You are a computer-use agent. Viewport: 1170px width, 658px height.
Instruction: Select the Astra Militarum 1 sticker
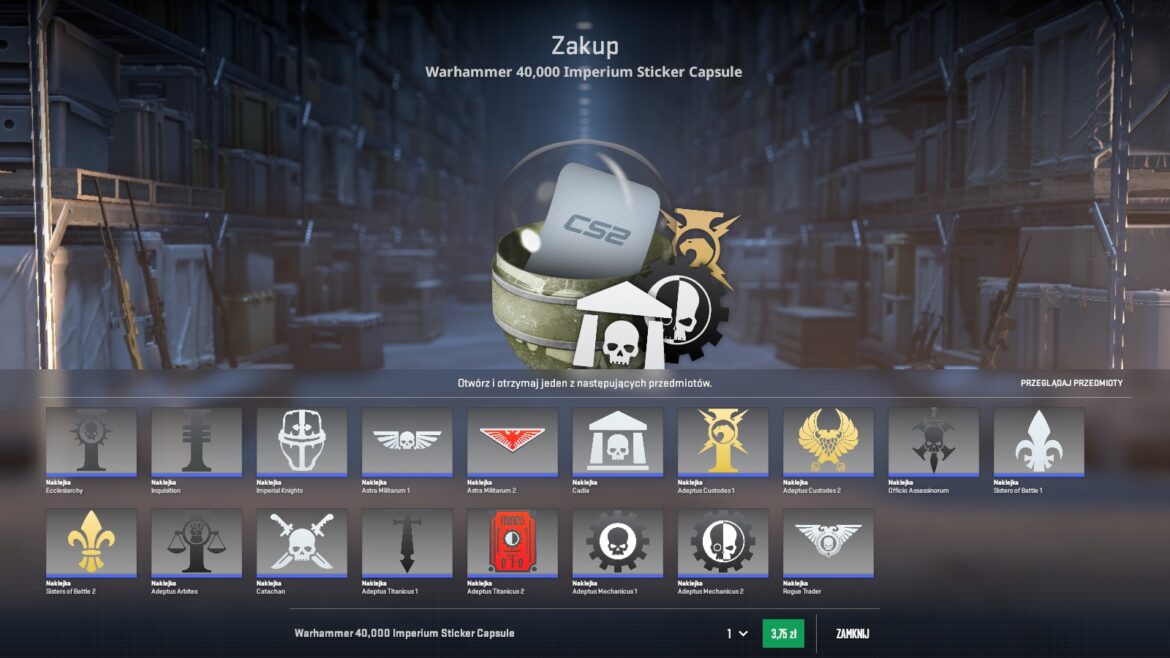[x=407, y=441]
